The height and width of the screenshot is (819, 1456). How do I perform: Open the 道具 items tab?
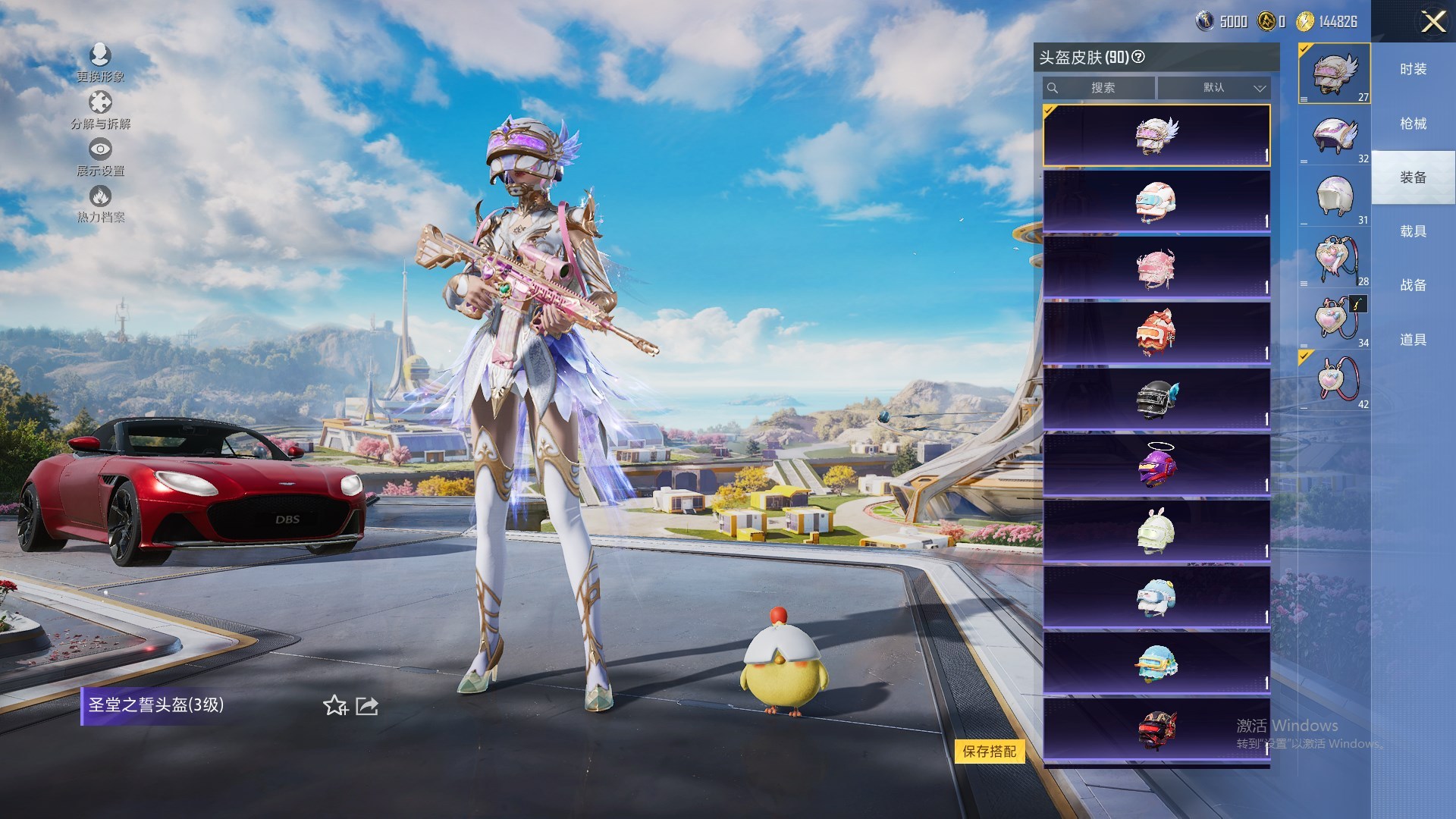pyautogui.click(x=1413, y=340)
